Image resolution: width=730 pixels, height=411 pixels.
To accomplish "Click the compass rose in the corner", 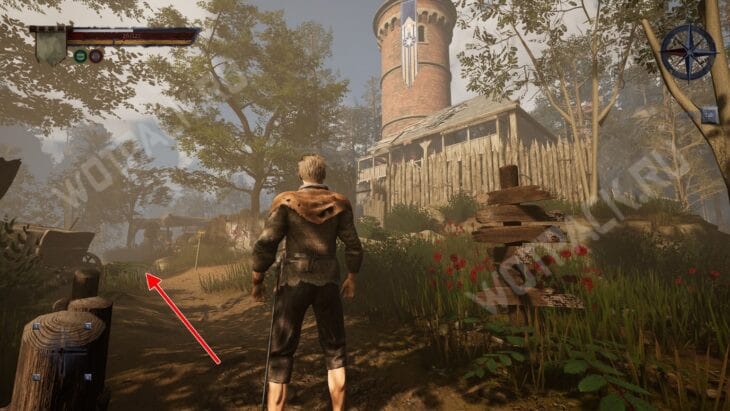I will 688,52.
